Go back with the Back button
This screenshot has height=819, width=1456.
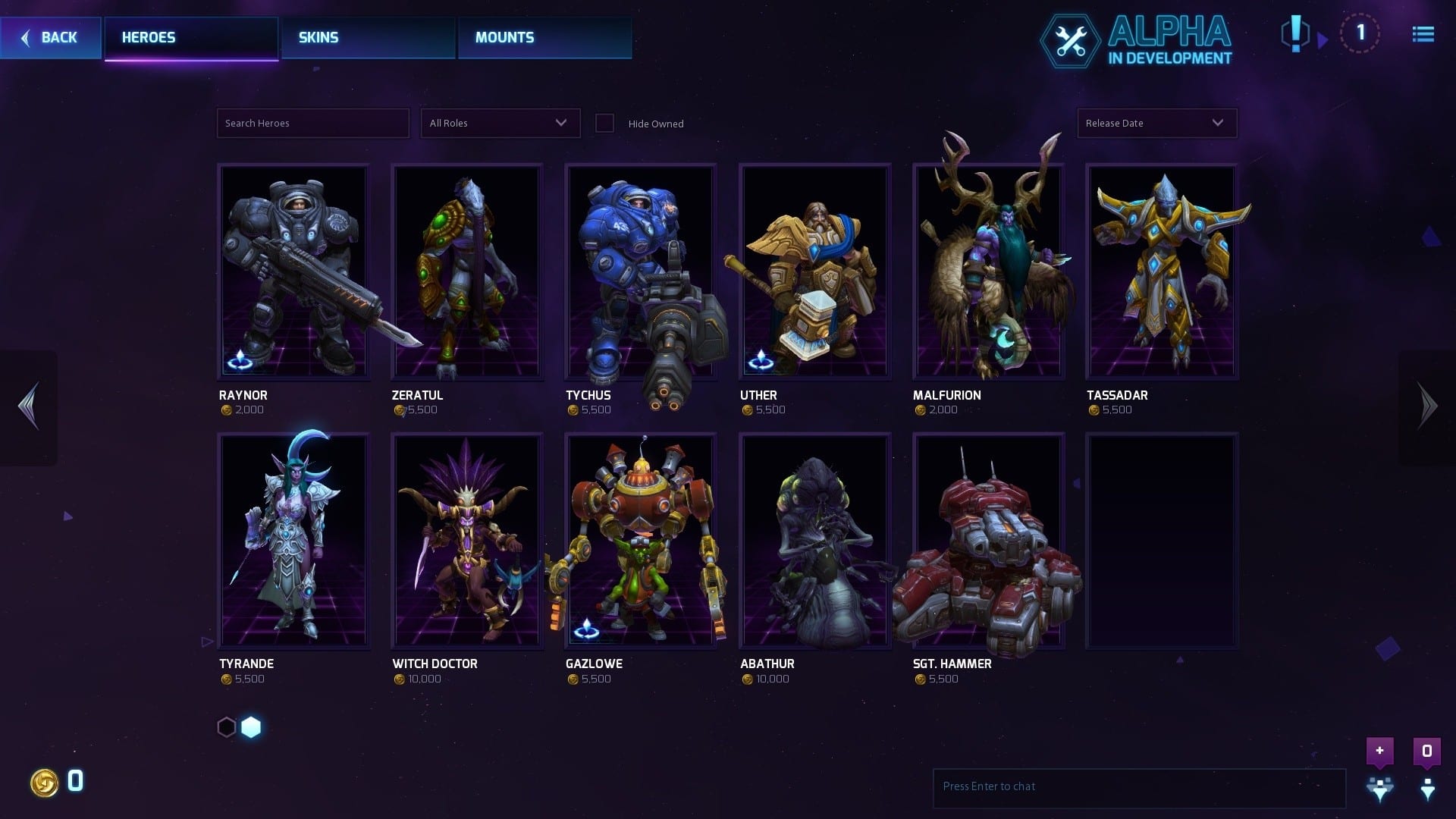pos(50,38)
